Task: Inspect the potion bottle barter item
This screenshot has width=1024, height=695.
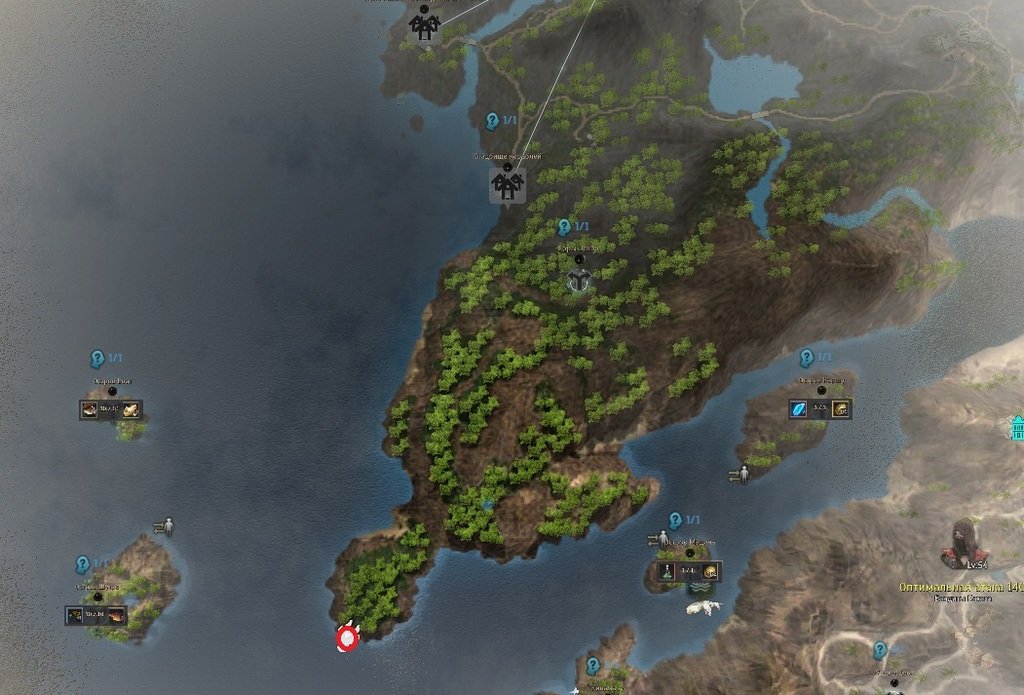Action: coord(665,573)
